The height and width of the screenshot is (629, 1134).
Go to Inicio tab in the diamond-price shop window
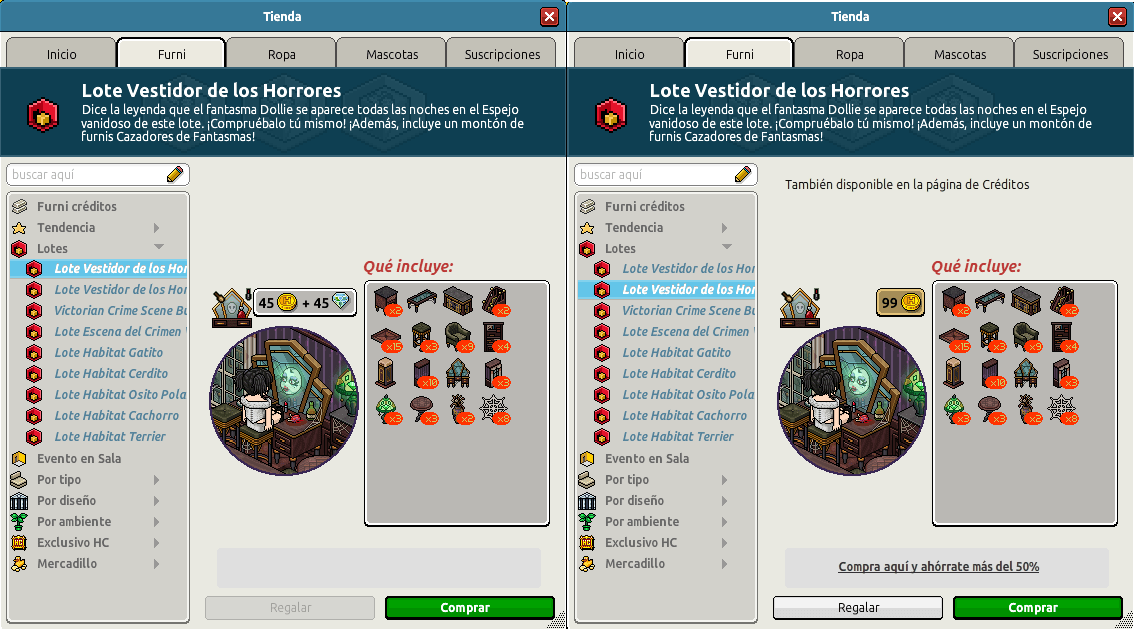[61, 54]
